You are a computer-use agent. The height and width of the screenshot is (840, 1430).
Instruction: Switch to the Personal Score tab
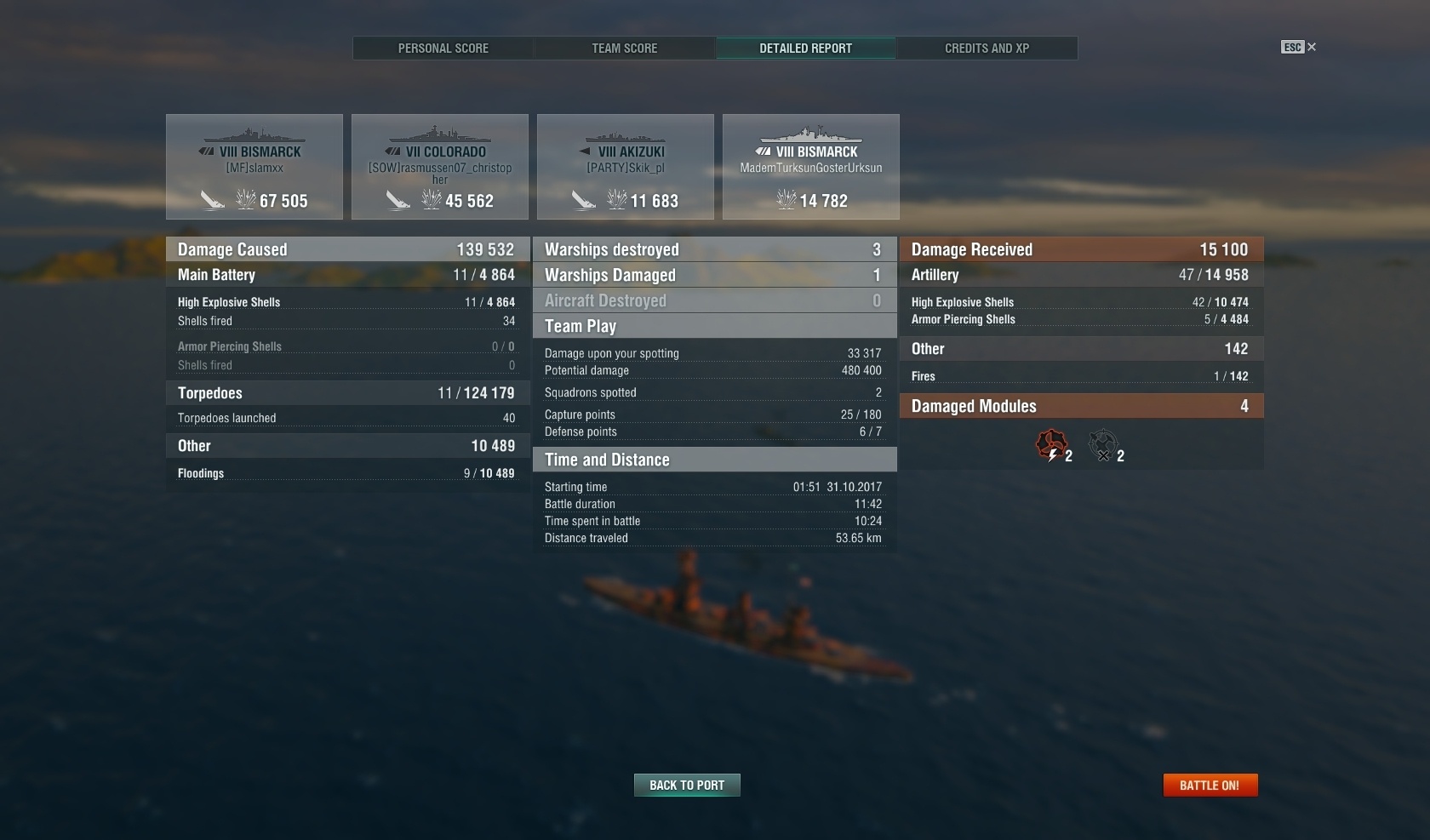[x=443, y=49]
